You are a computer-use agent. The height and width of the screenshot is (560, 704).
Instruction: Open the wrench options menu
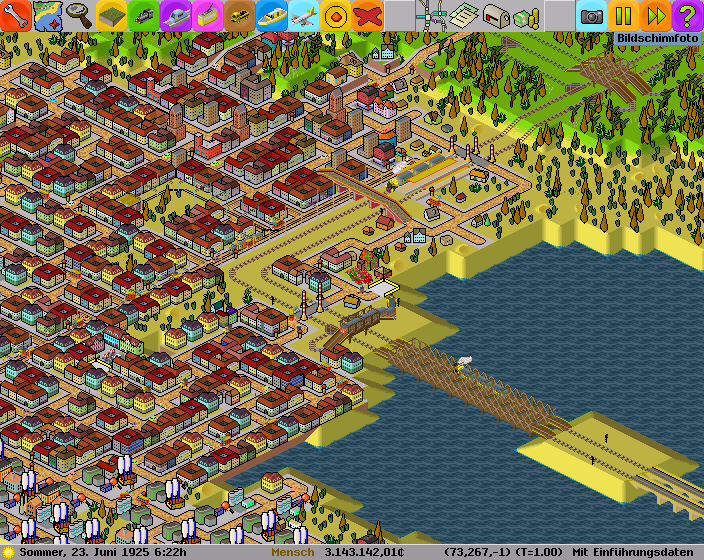pyautogui.click(x=16, y=16)
